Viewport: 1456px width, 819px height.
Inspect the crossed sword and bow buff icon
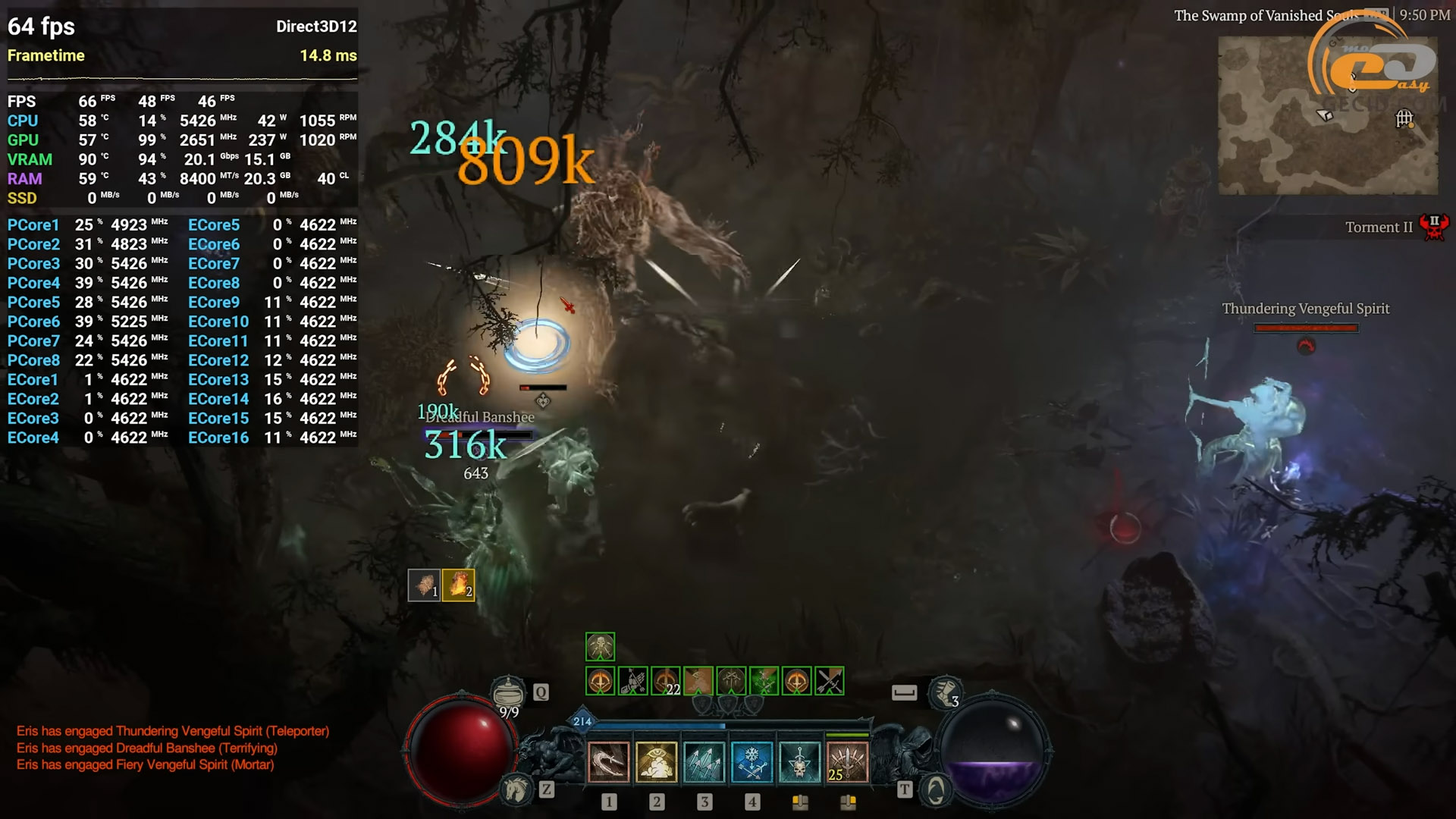pyautogui.click(x=829, y=681)
